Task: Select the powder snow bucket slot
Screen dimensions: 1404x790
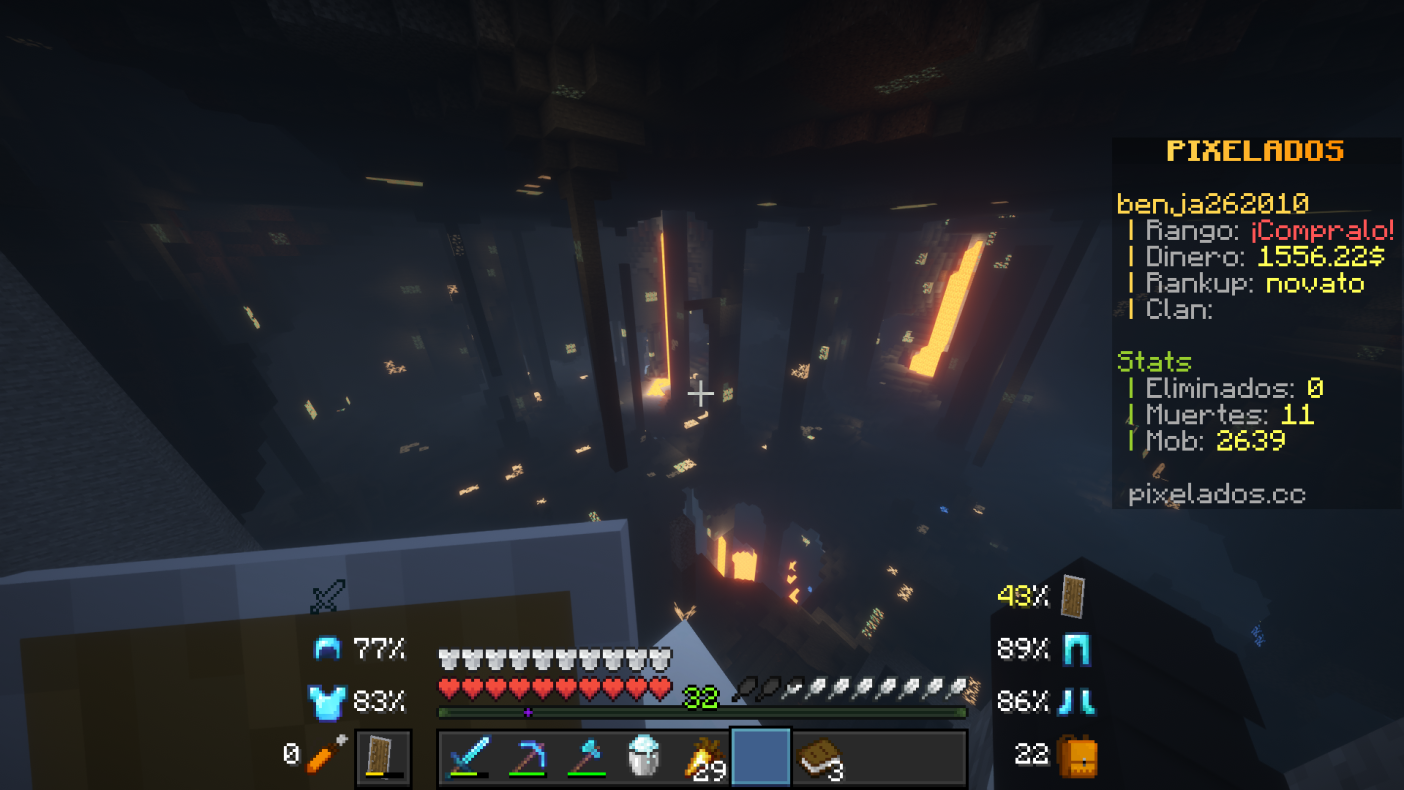Action: tap(645, 758)
